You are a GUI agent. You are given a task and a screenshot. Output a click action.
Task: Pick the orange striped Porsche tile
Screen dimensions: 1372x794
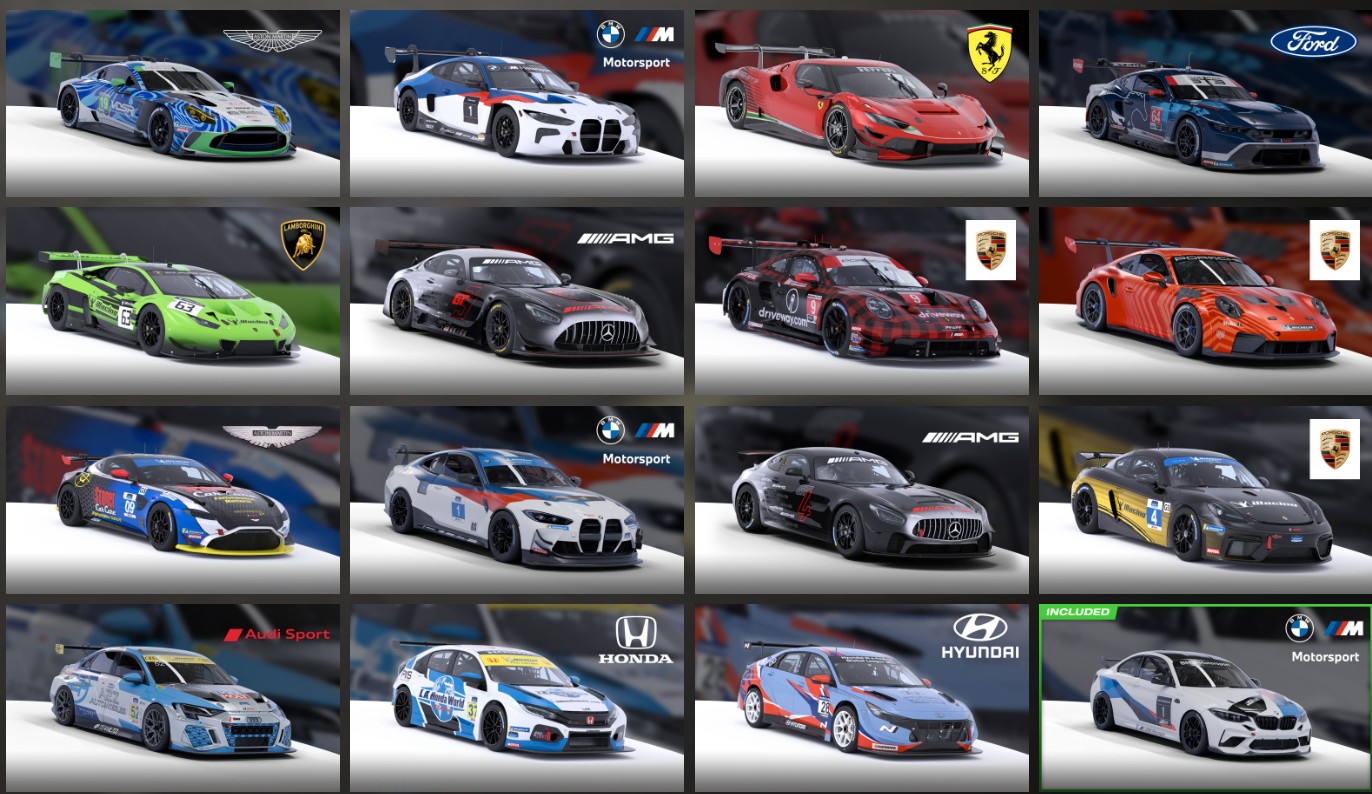1205,301
